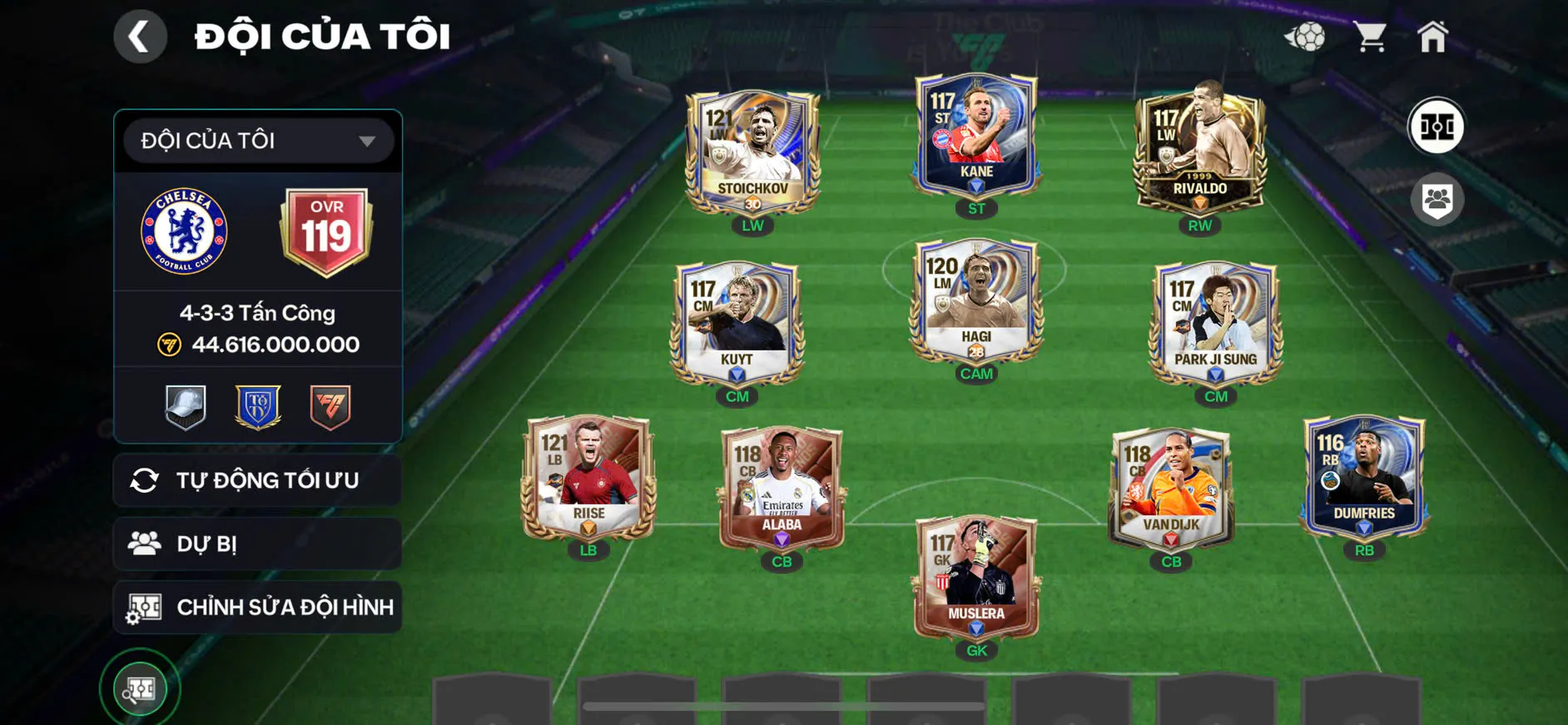Viewport: 1568px width, 725px height.
Task: Choose Chỉnh Sửa Đội Hình
Action: (258, 607)
